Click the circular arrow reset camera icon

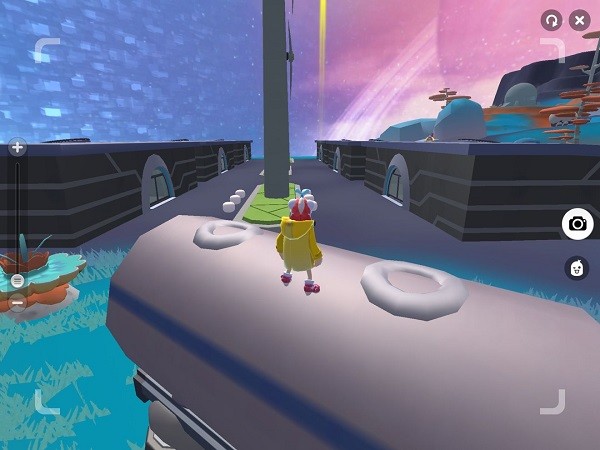click(550, 20)
